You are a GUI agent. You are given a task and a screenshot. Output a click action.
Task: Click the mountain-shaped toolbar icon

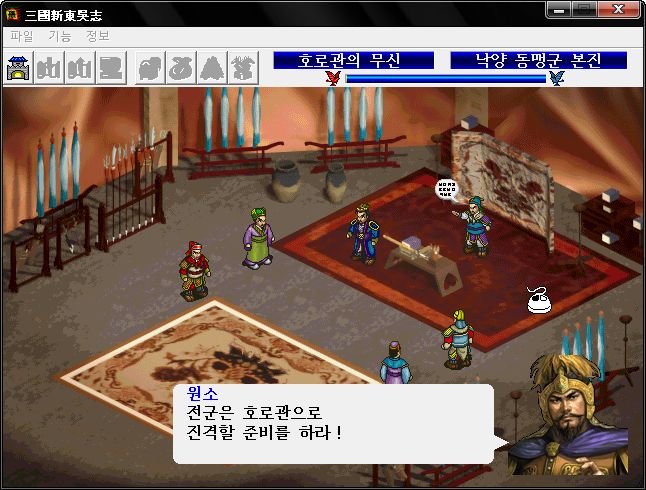(x=213, y=68)
